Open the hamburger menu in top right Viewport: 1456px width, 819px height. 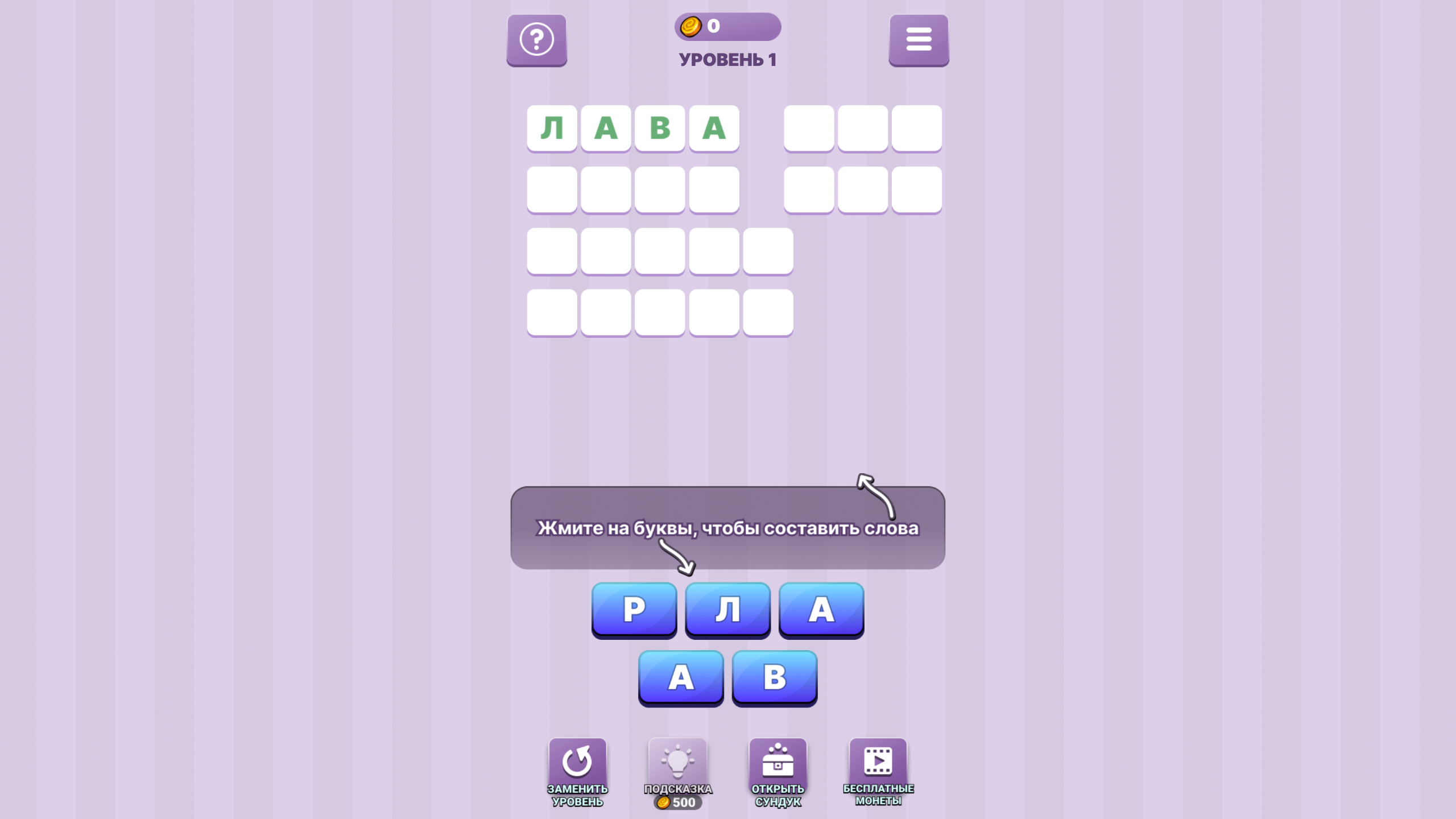point(919,40)
